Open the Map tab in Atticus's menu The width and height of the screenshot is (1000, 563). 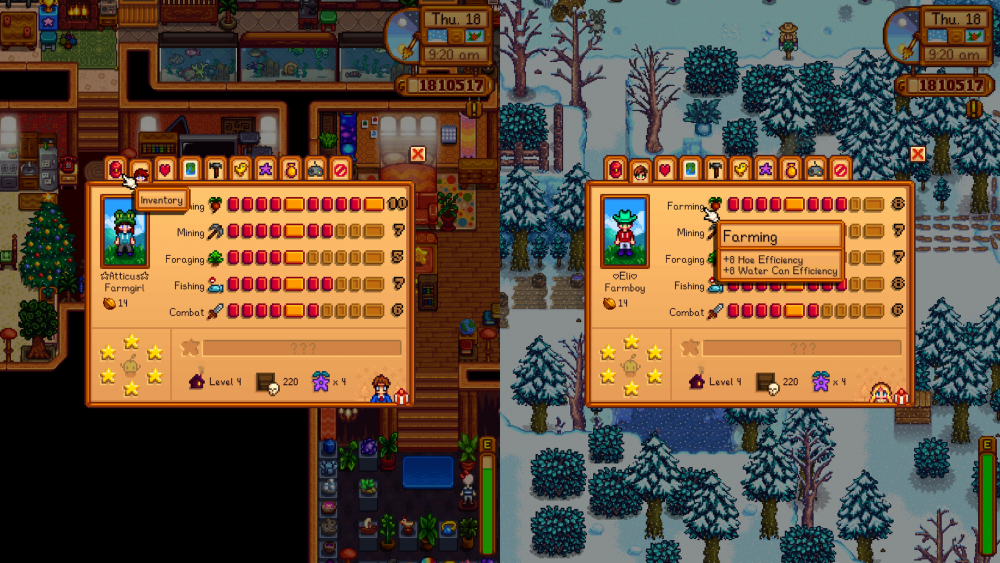point(190,169)
